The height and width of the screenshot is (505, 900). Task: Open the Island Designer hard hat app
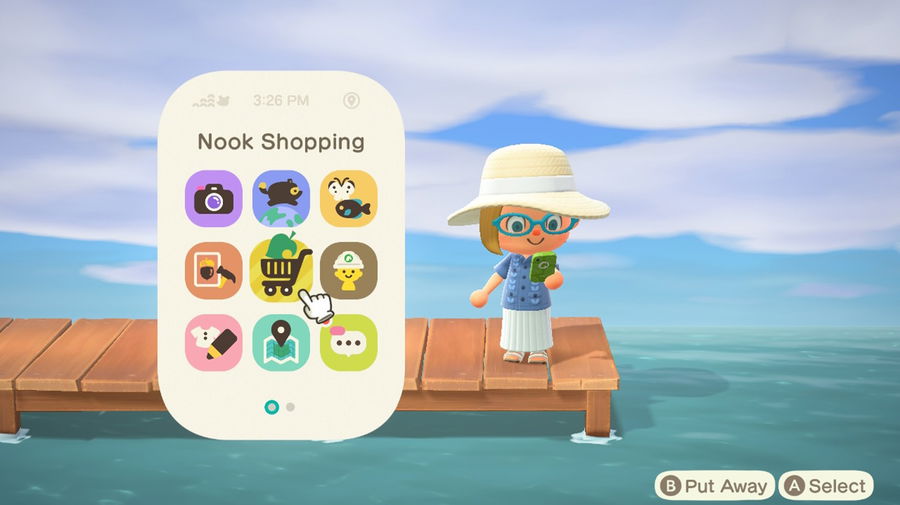pyautogui.click(x=348, y=271)
